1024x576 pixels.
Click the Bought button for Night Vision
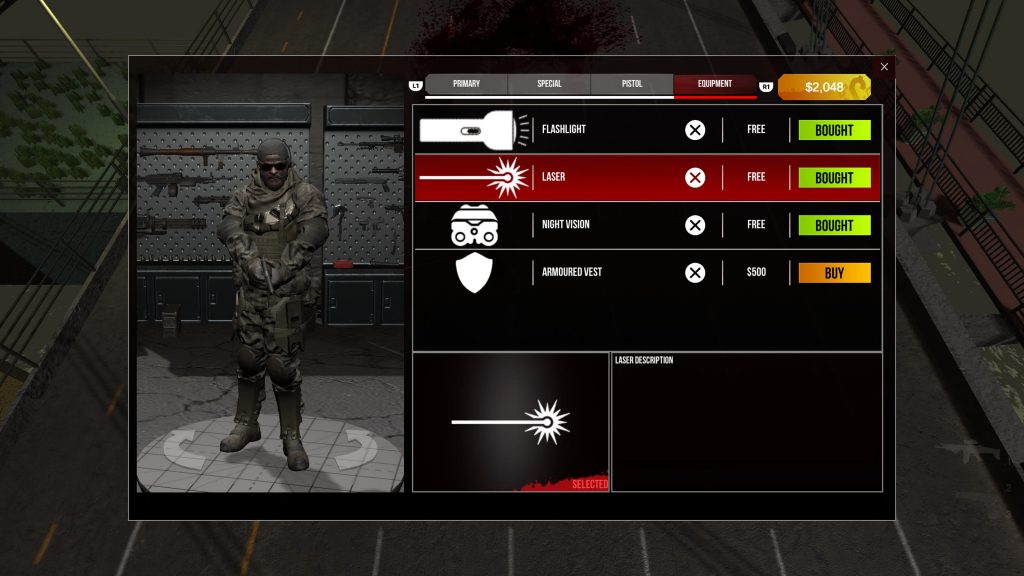click(834, 225)
